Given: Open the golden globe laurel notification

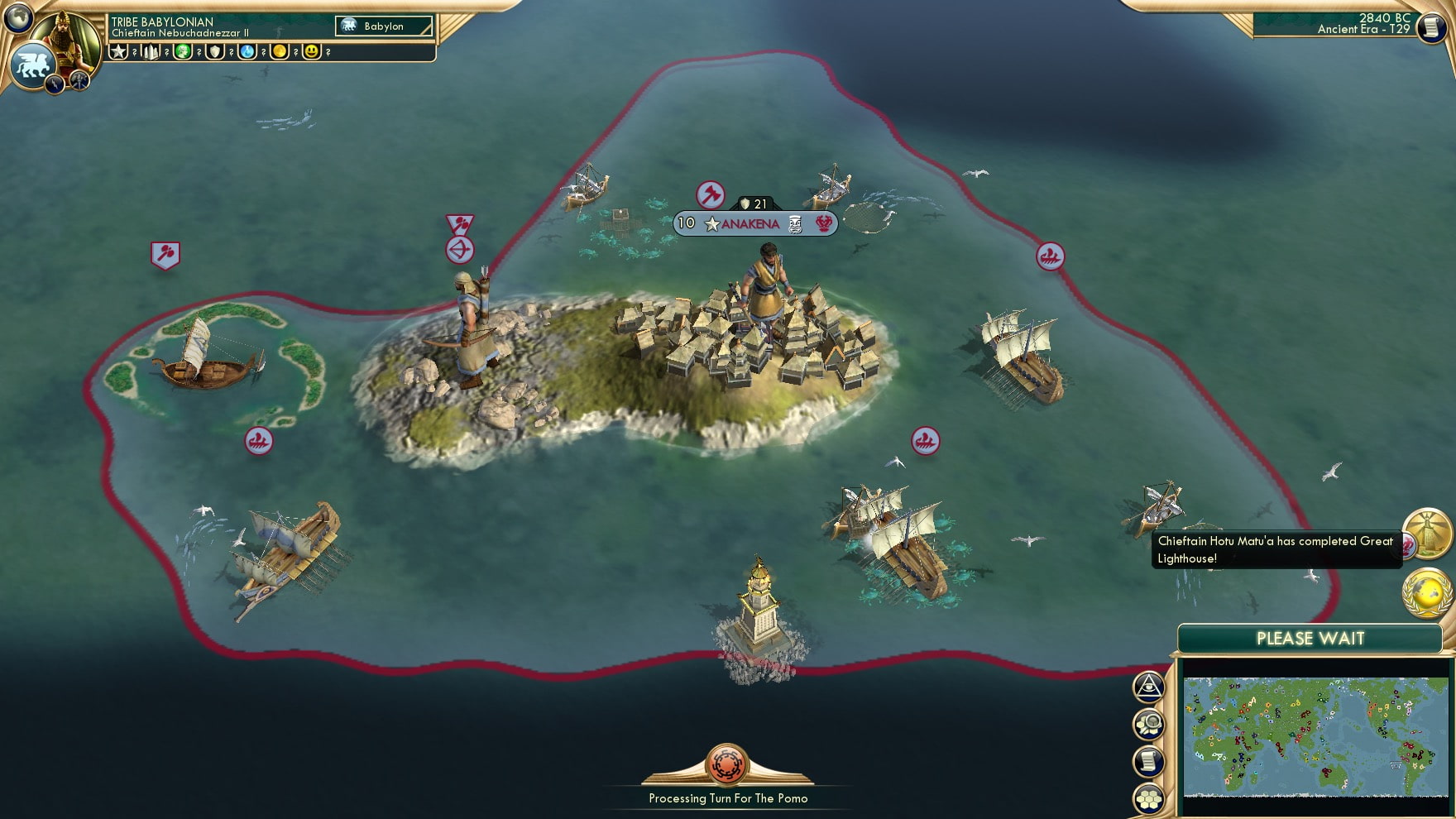Looking at the screenshot, I should pyautogui.click(x=1427, y=593).
